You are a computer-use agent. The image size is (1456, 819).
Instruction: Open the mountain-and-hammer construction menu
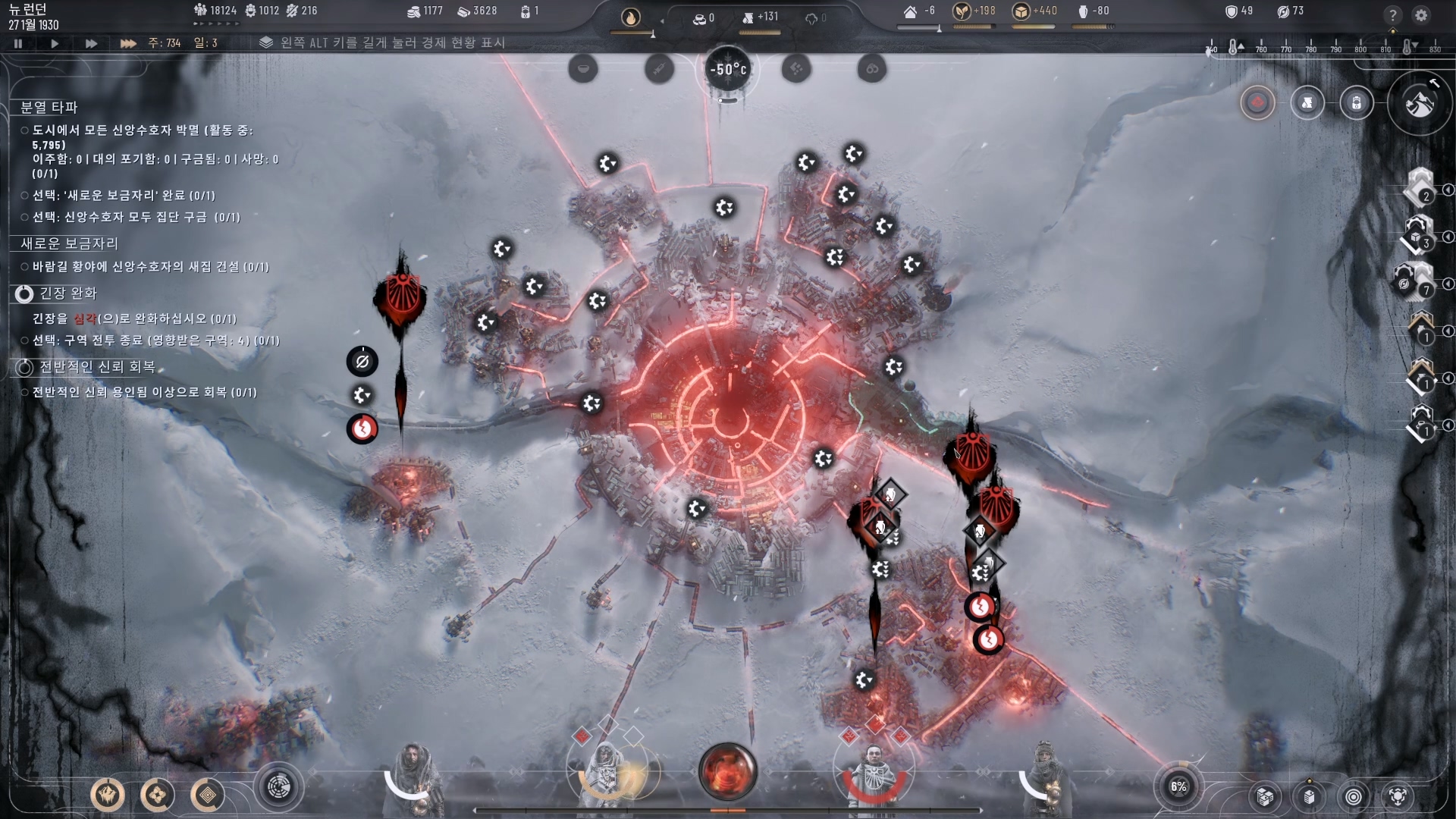coord(1420,103)
